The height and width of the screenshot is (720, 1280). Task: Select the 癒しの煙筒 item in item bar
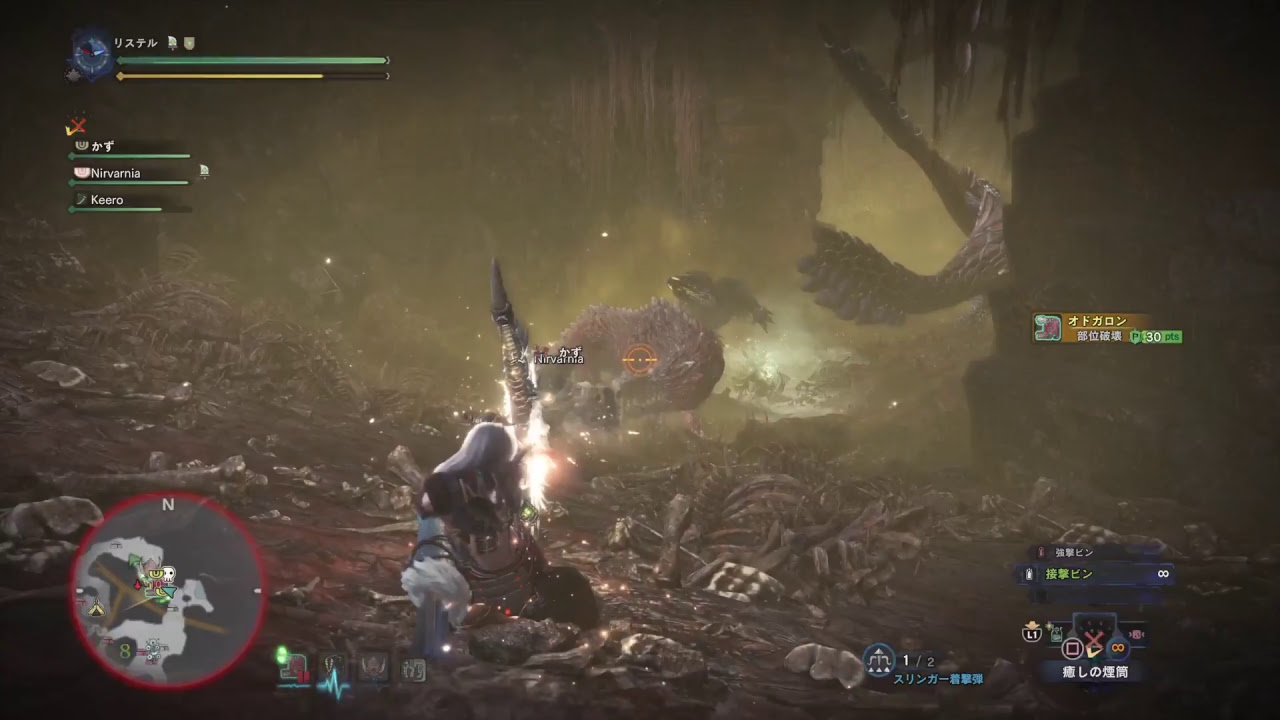pos(1094,671)
